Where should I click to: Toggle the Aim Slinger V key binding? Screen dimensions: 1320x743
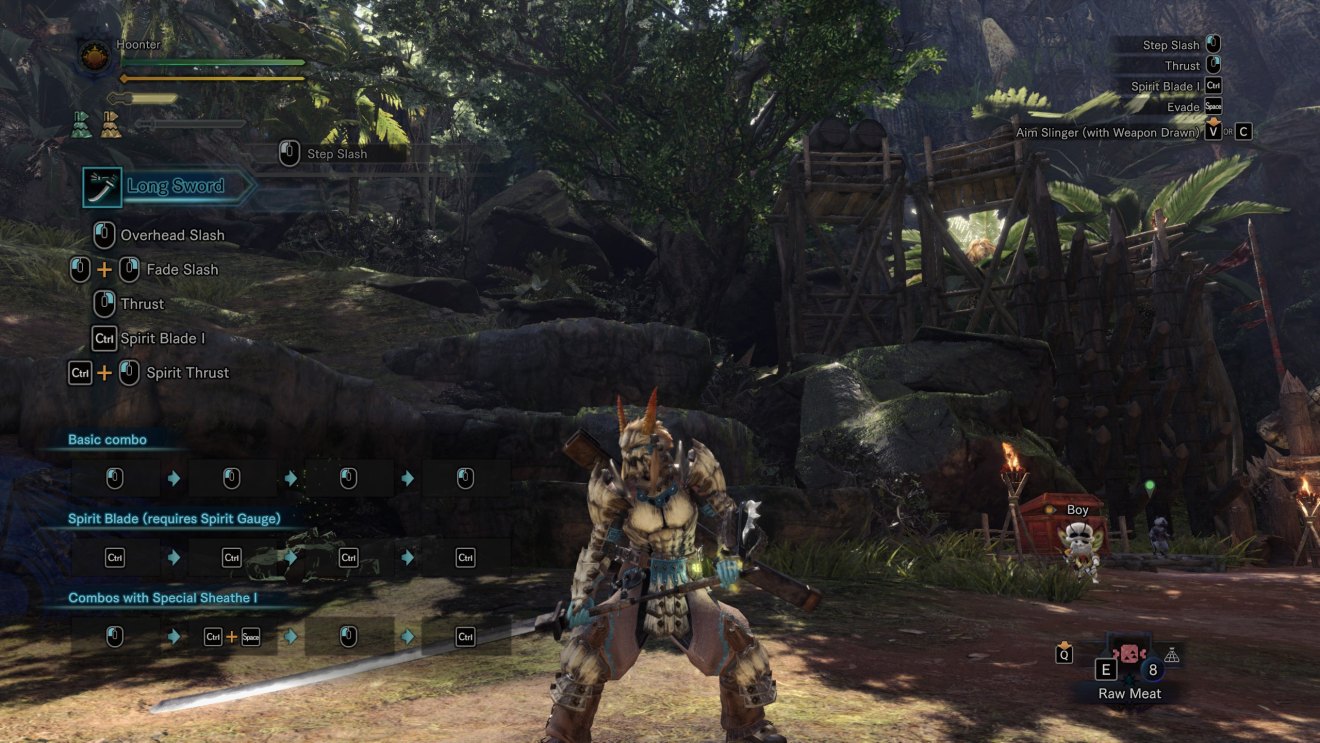click(1214, 131)
